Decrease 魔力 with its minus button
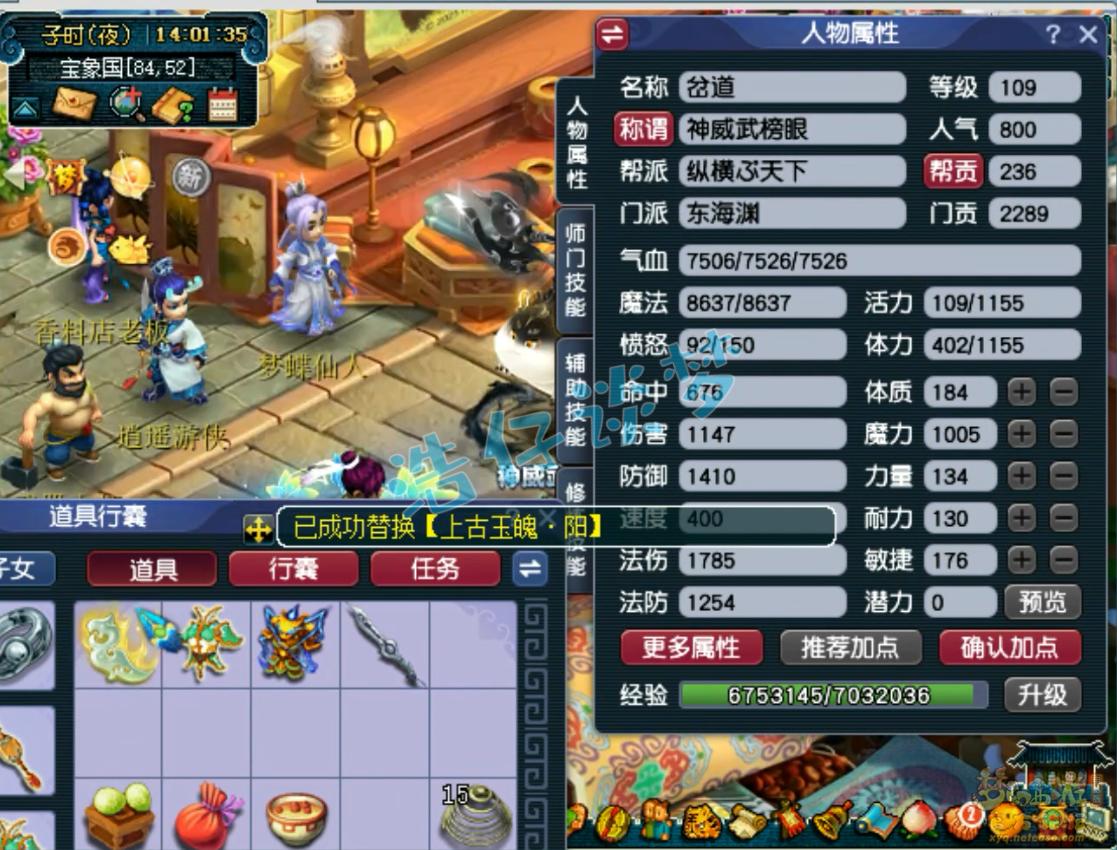Viewport: 1117px width, 850px height. [x=1064, y=434]
